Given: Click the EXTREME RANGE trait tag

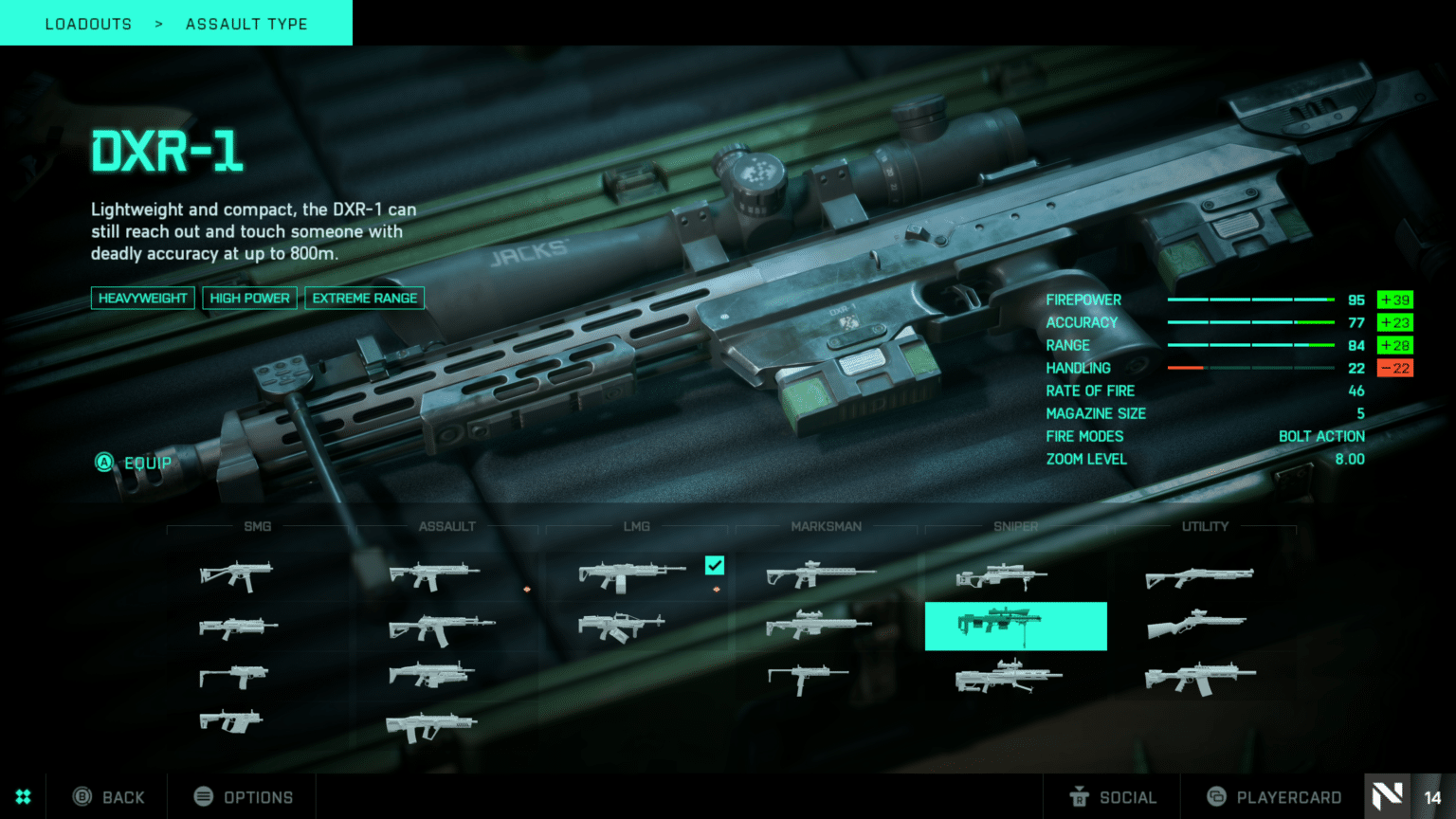Looking at the screenshot, I should [364, 298].
